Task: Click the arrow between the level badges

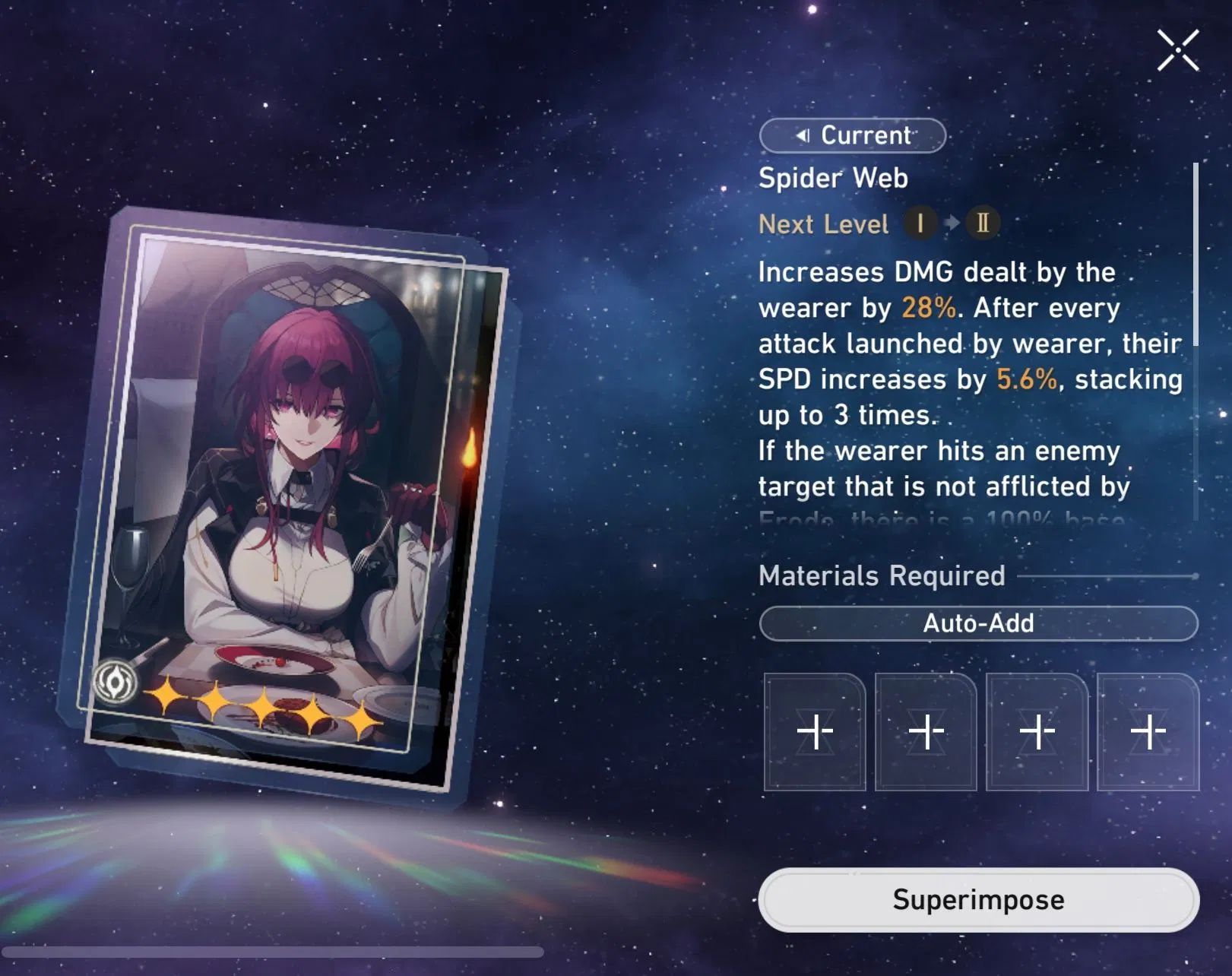Action: pyautogui.click(x=950, y=223)
